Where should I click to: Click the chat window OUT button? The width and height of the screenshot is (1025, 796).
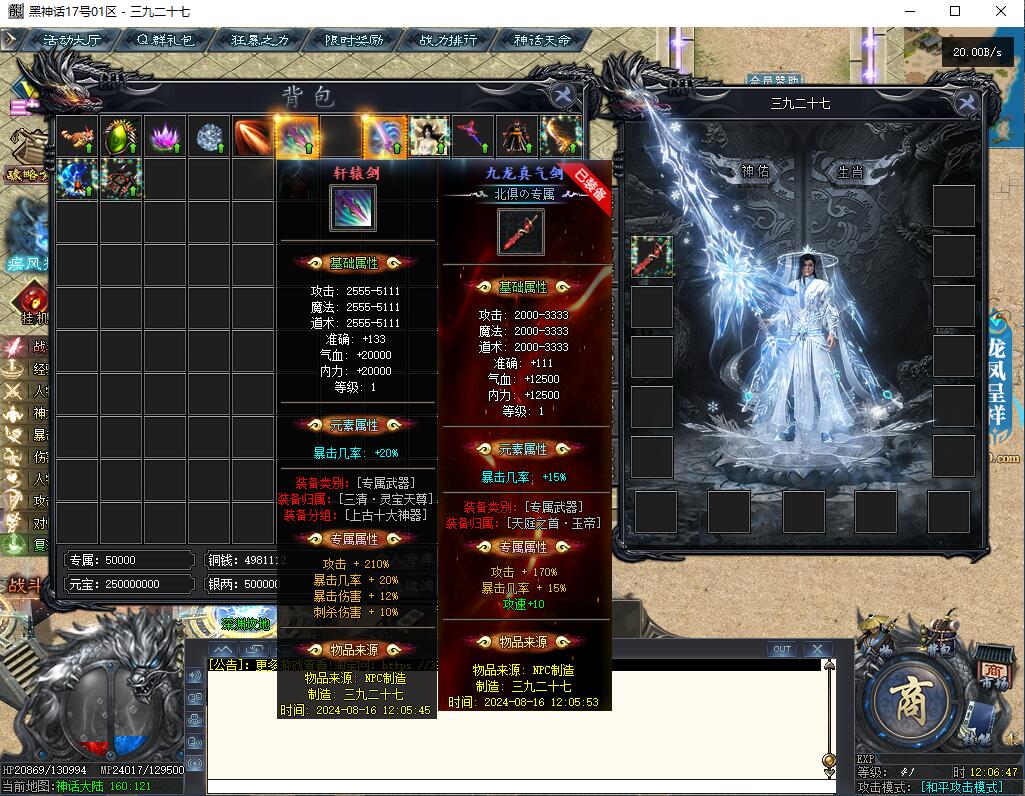coord(782,650)
